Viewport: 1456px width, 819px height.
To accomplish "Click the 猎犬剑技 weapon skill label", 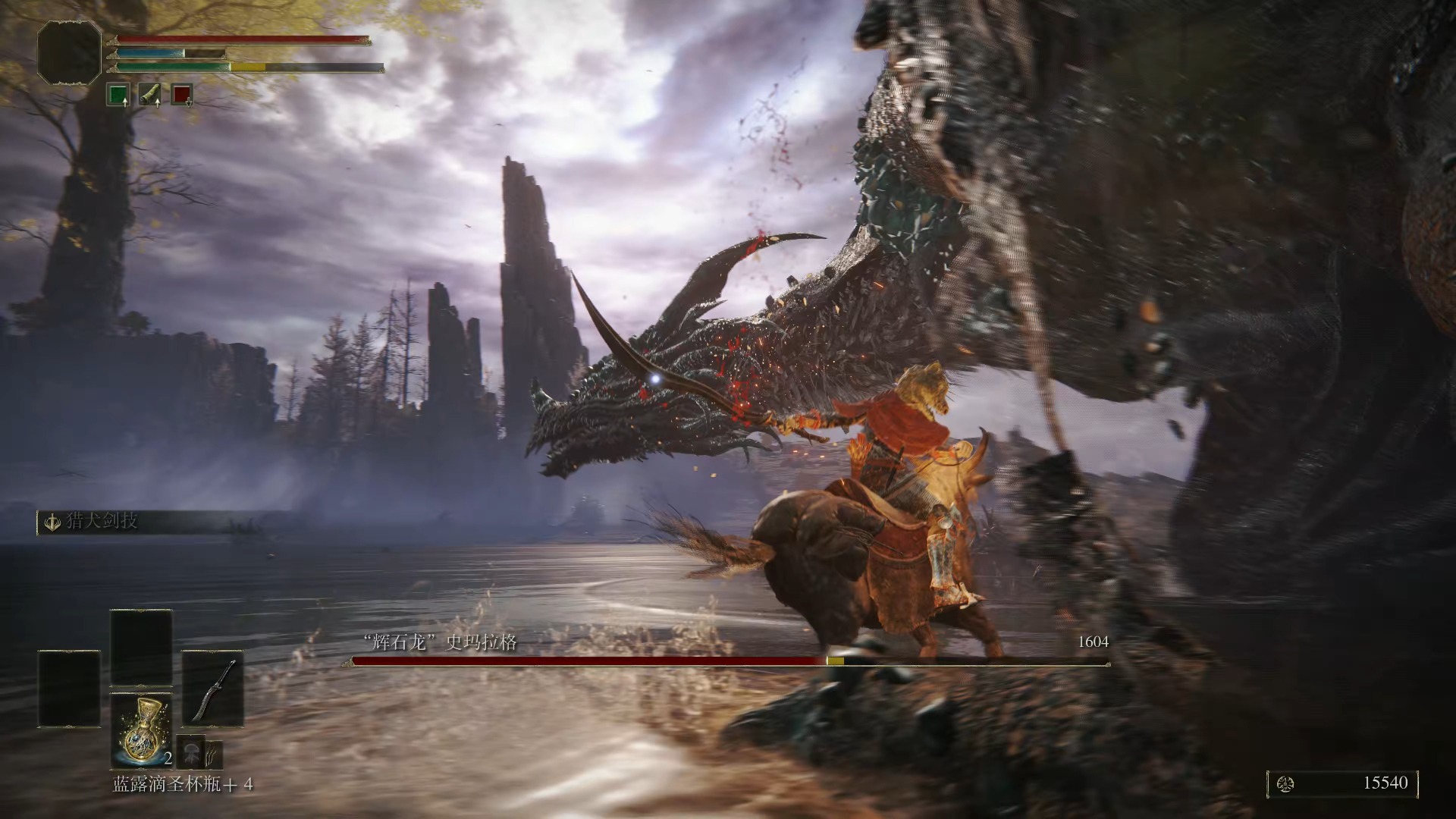I will [x=102, y=522].
